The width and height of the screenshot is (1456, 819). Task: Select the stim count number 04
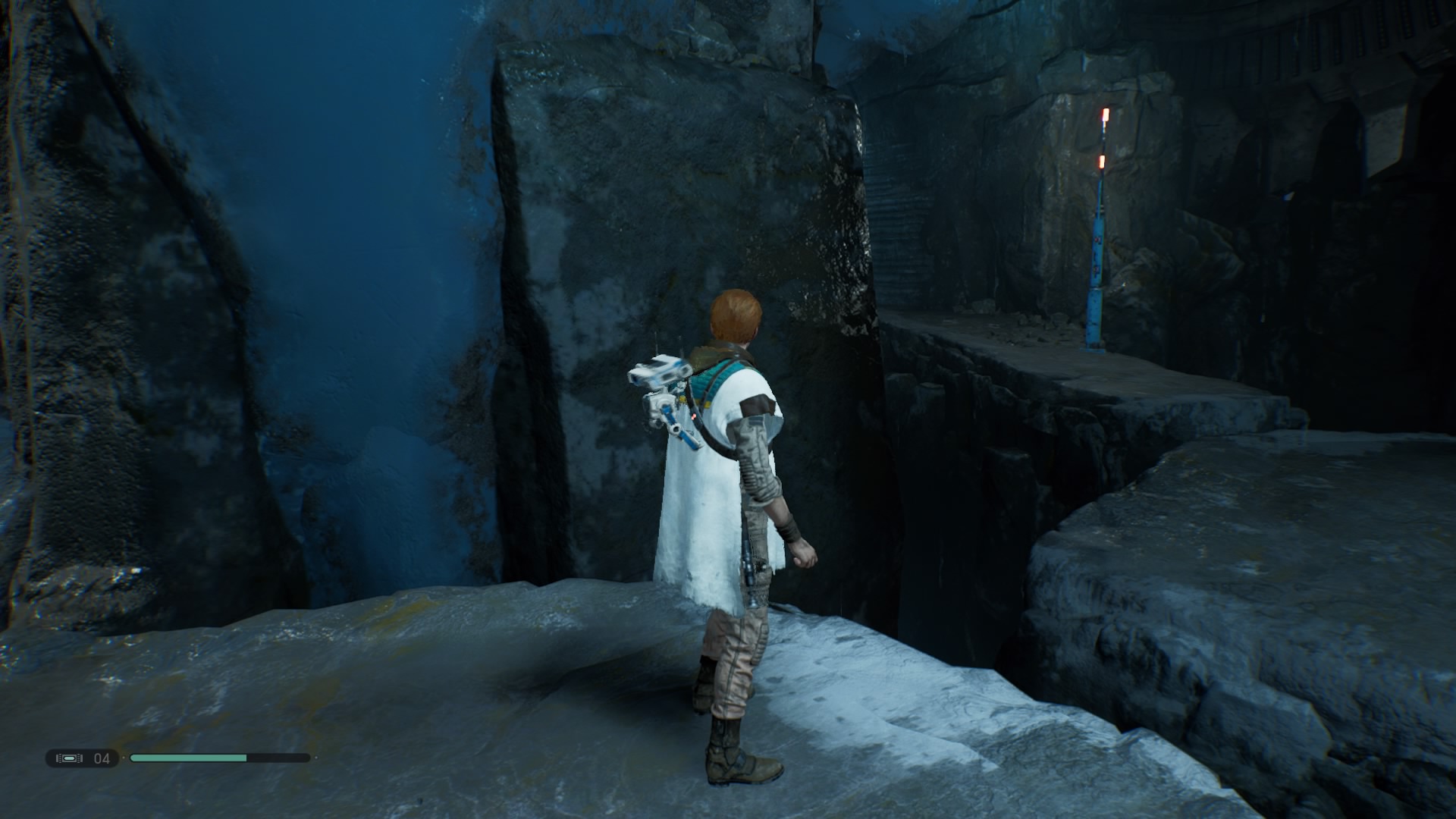click(102, 758)
